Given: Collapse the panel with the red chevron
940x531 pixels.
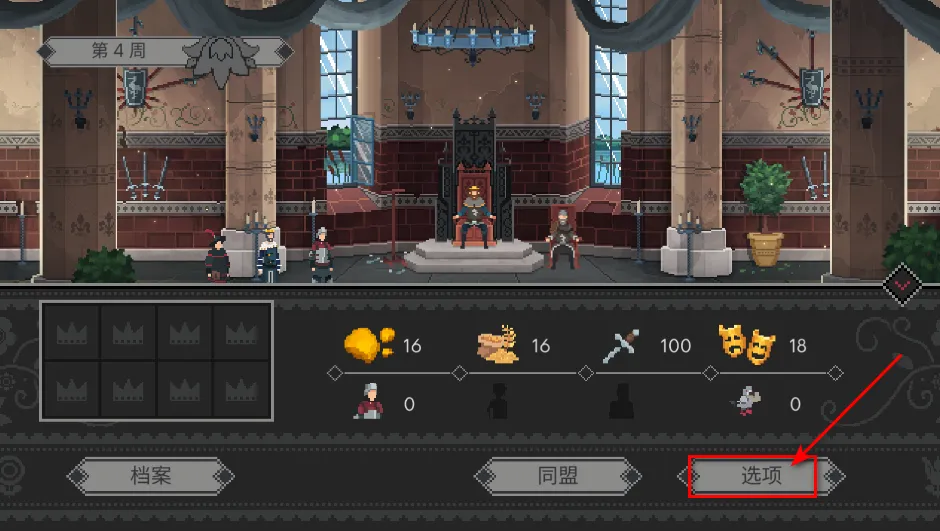Looking at the screenshot, I should 903,285.
